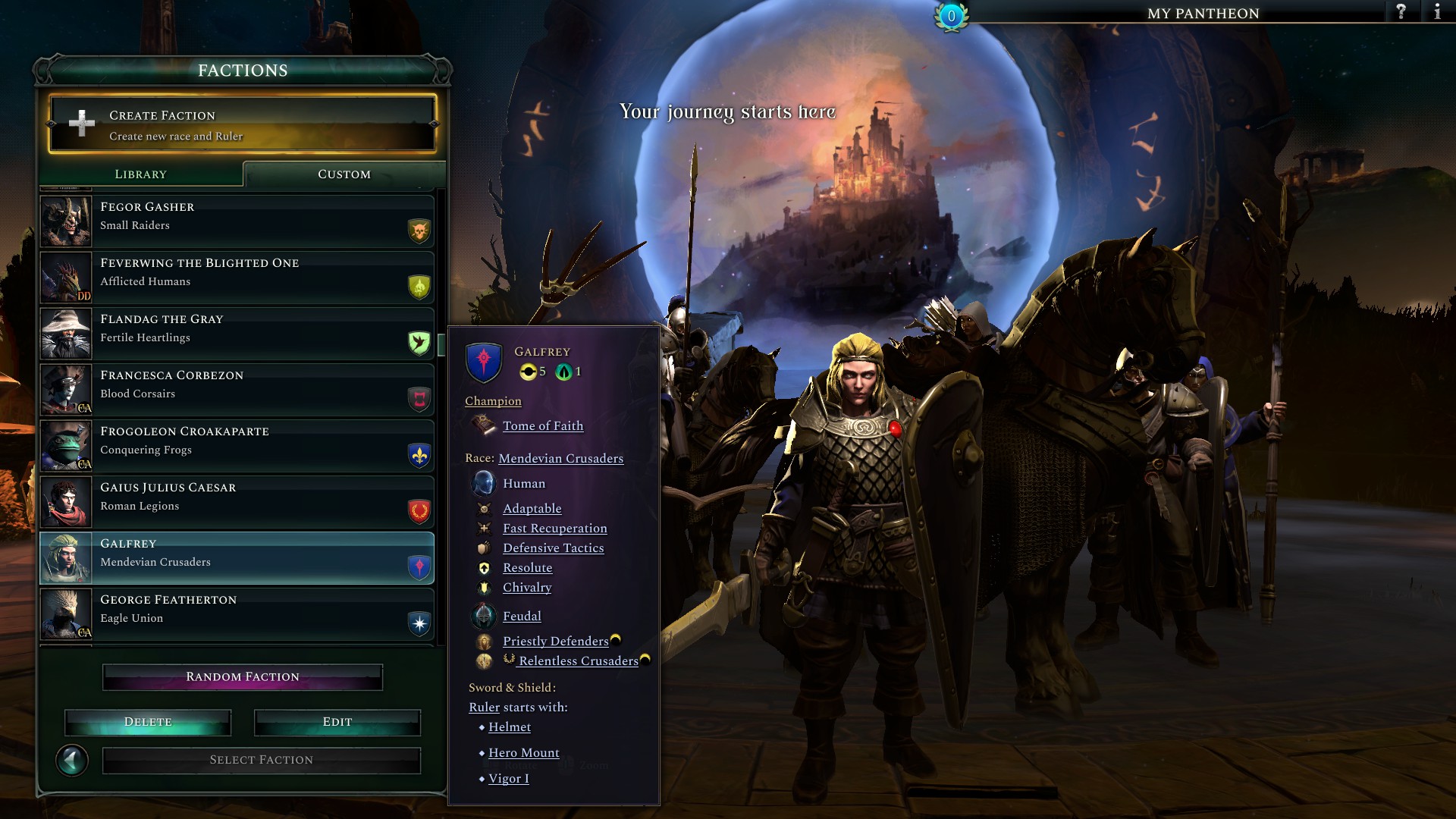Click the Human race icon
1456x819 pixels.
tap(483, 483)
